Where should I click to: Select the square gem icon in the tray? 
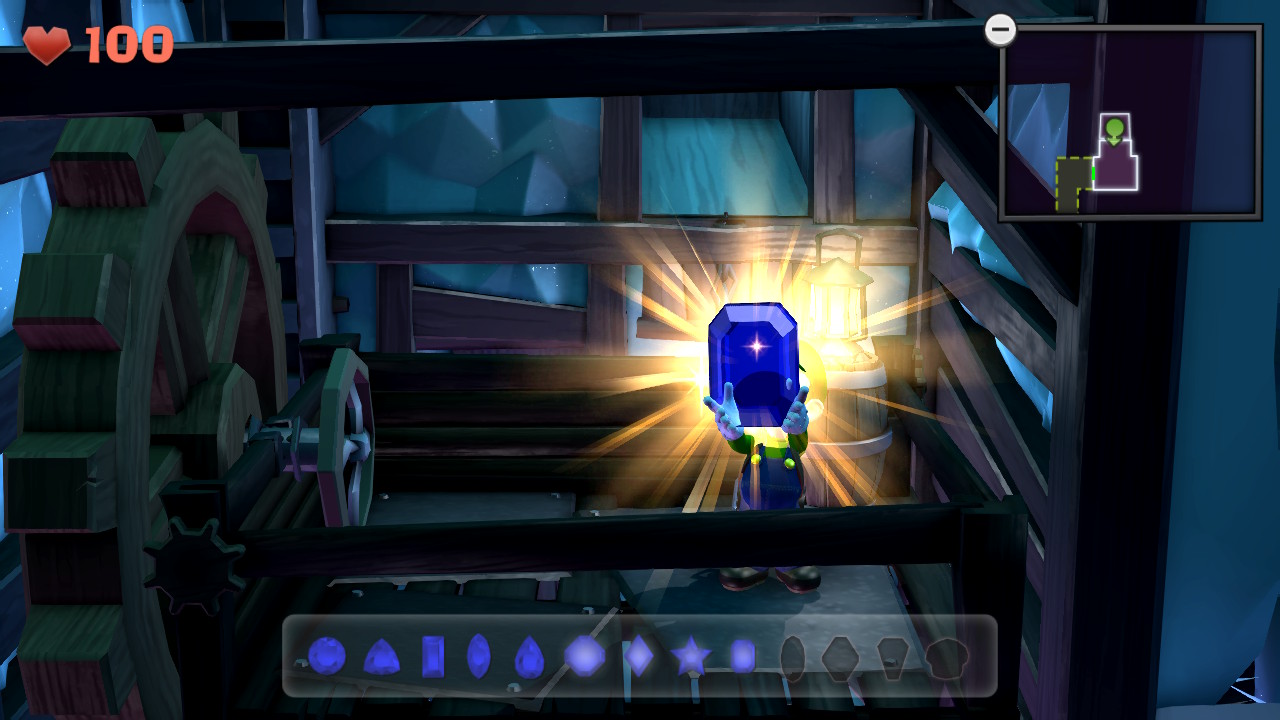tap(745, 657)
